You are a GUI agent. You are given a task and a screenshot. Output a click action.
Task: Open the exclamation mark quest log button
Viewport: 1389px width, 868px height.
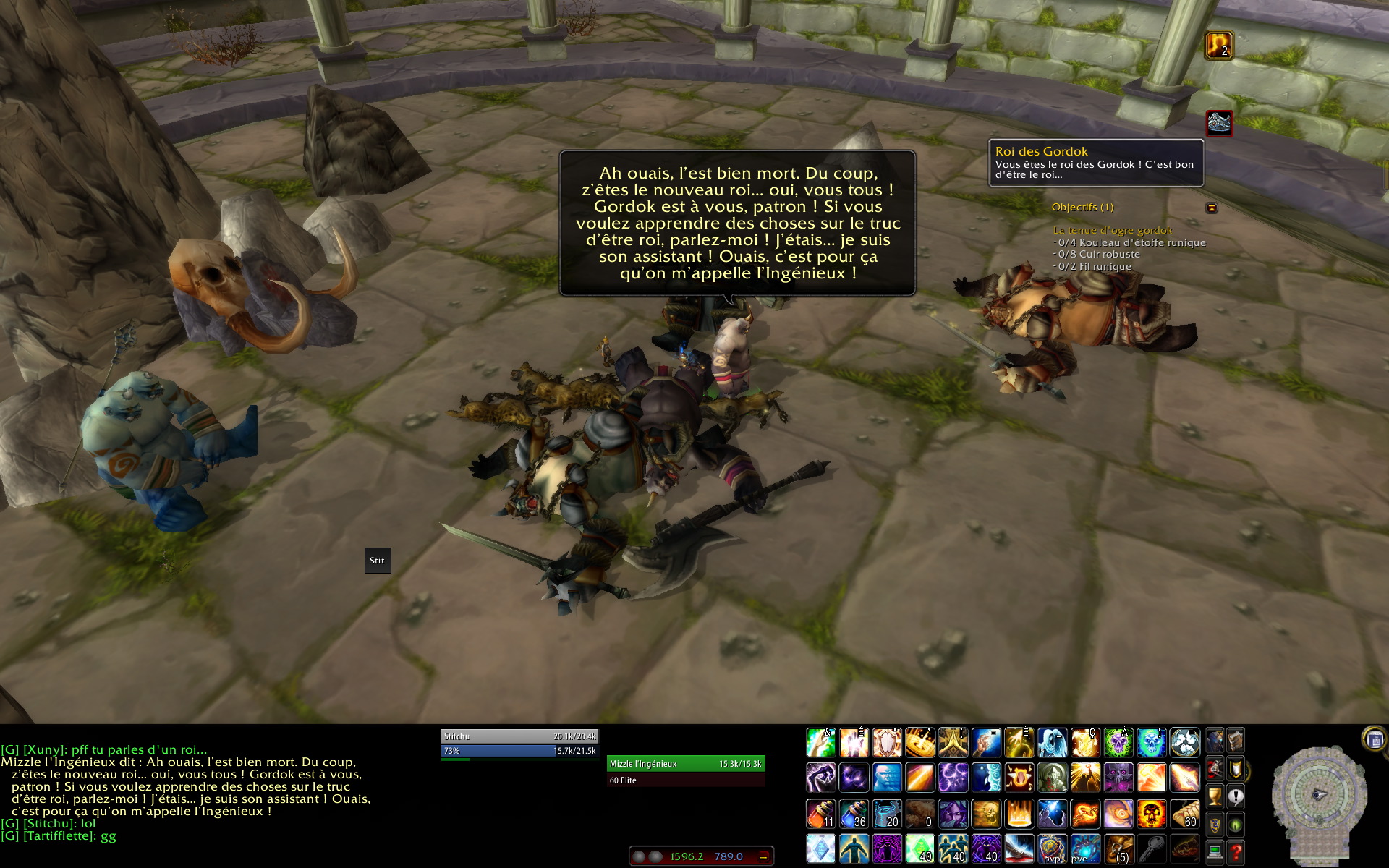click(1236, 797)
